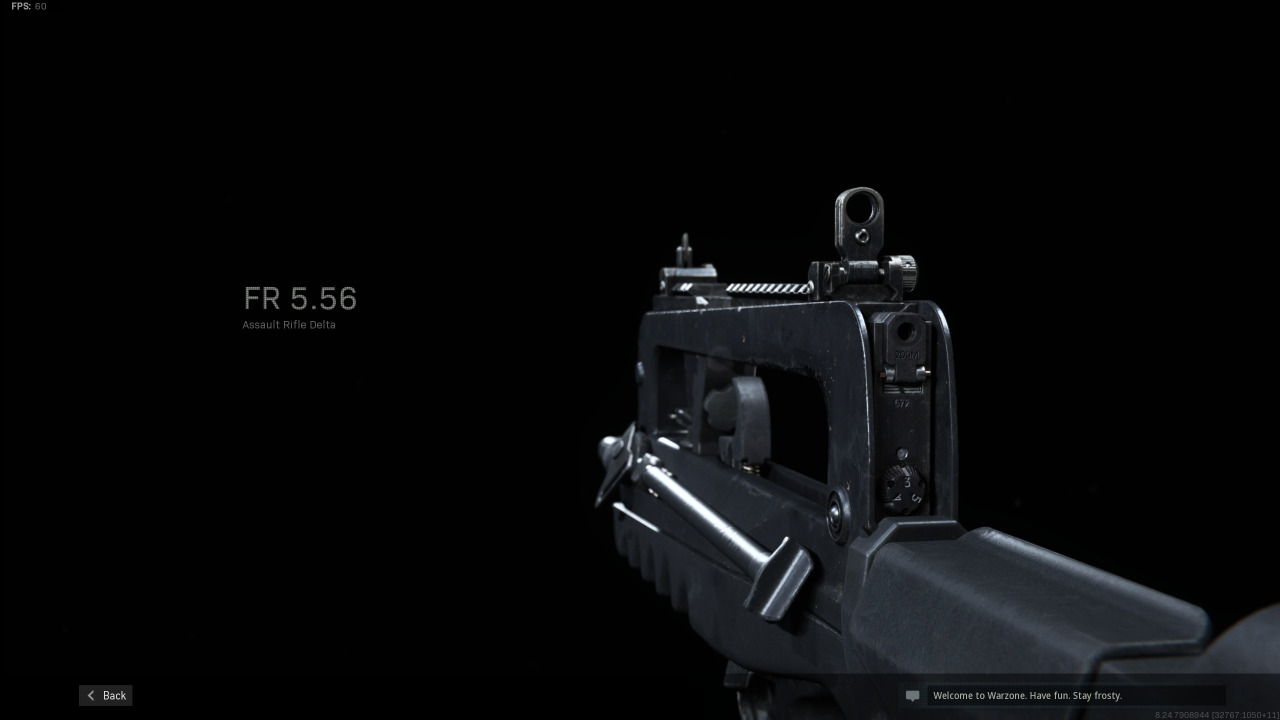Click the FR 5.56 weapon title

coord(300,298)
